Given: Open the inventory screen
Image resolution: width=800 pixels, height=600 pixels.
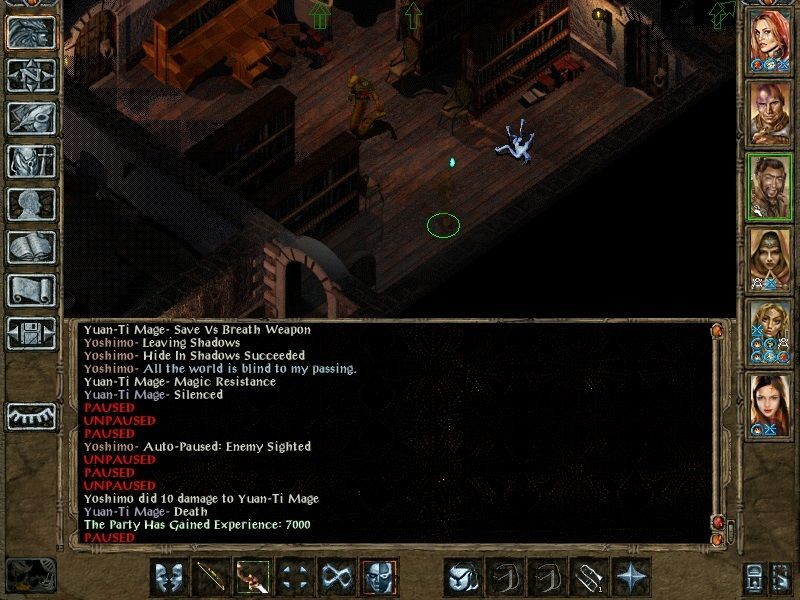Looking at the screenshot, I should coord(31,161).
